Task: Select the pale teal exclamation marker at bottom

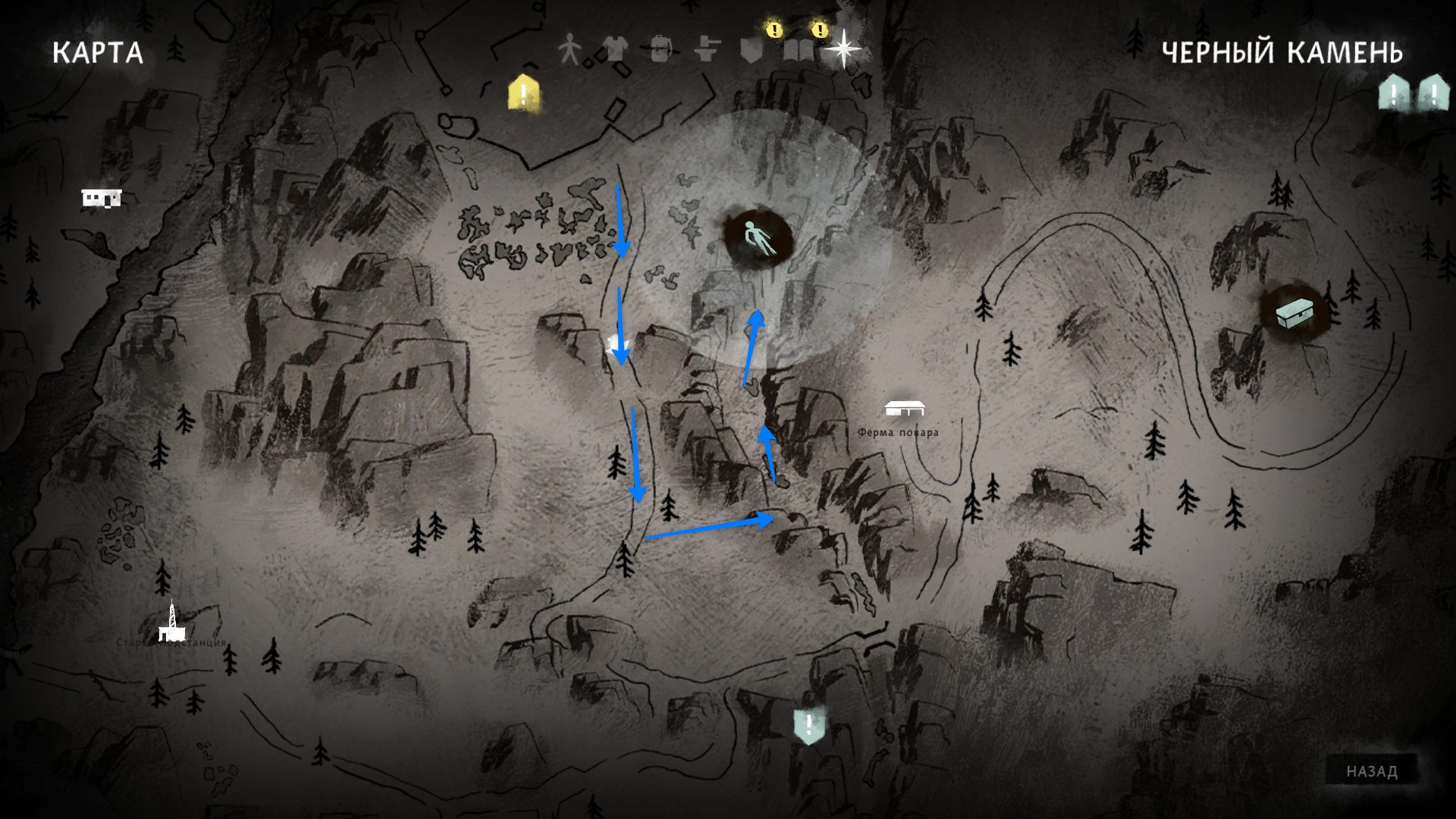Action: [808, 726]
